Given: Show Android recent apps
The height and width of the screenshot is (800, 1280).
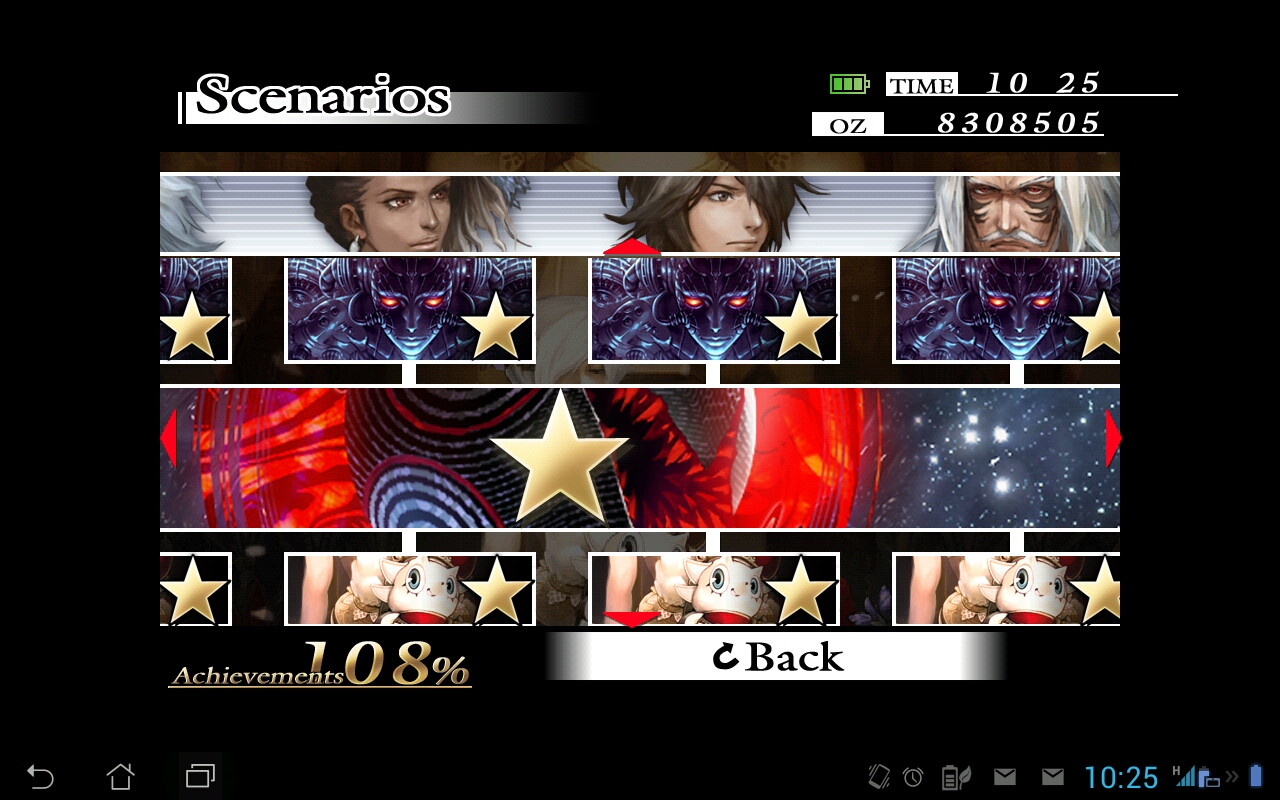Looking at the screenshot, I should (200, 776).
